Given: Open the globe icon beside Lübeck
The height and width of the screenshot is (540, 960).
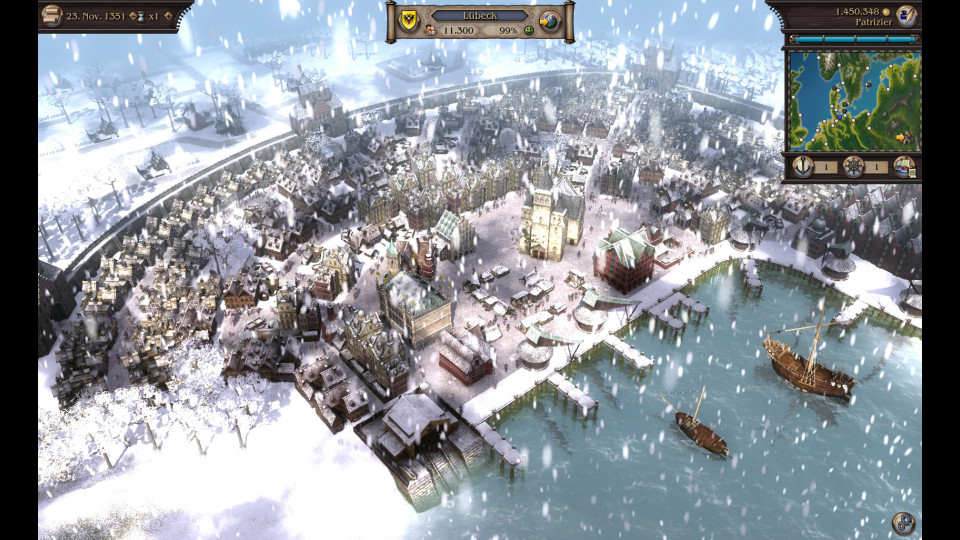Looking at the screenshot, I should click(x=549, y=22).
